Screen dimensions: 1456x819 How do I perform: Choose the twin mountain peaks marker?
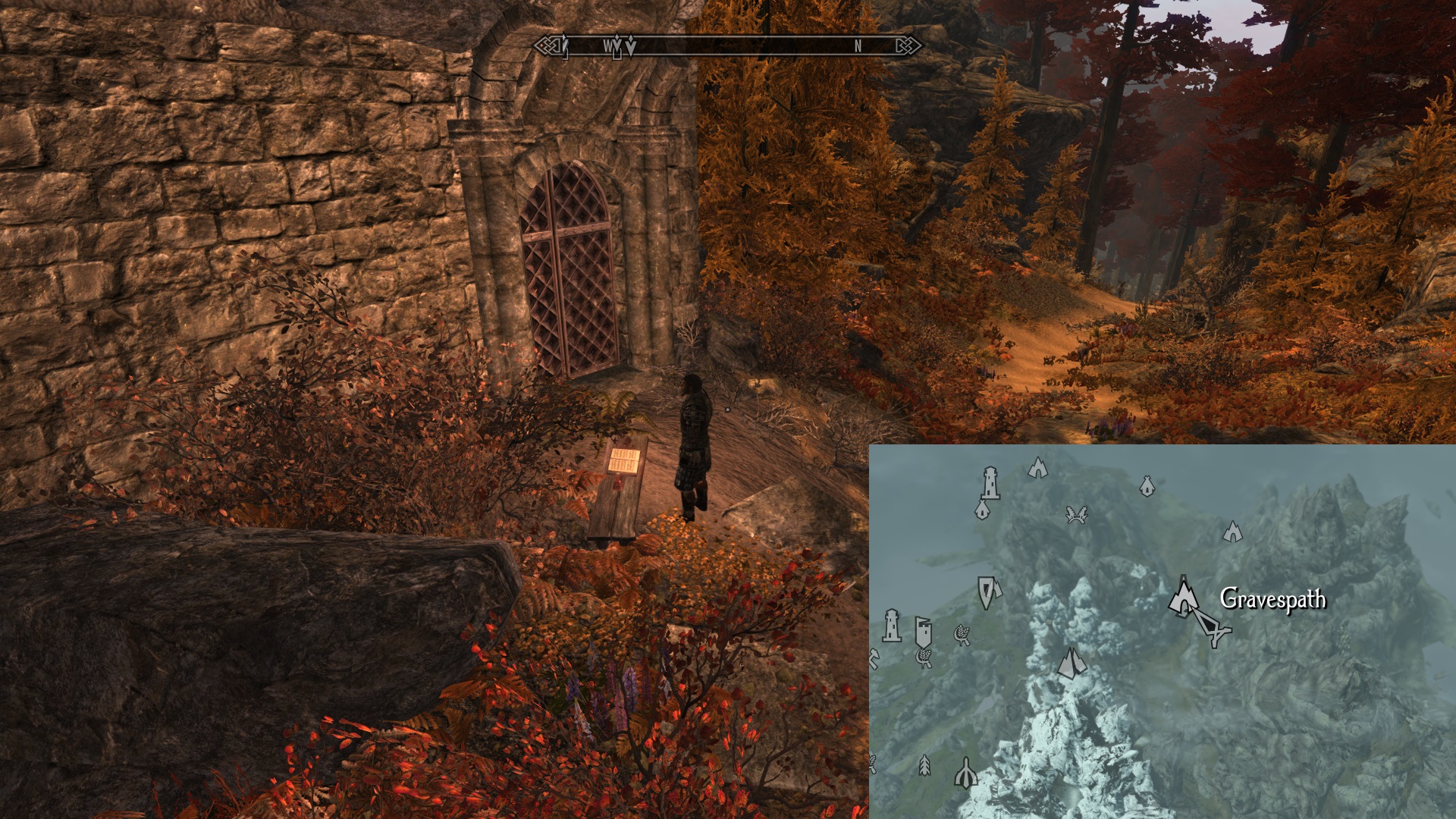[1071, 663]
